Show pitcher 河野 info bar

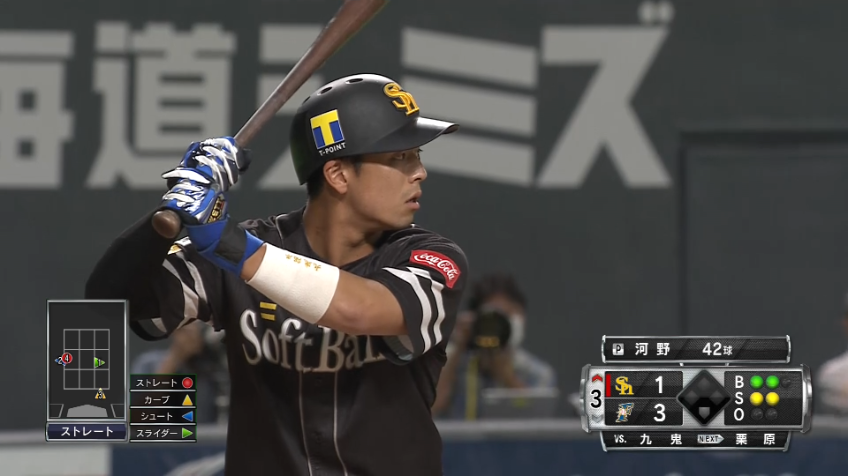[x=695, y=349]
